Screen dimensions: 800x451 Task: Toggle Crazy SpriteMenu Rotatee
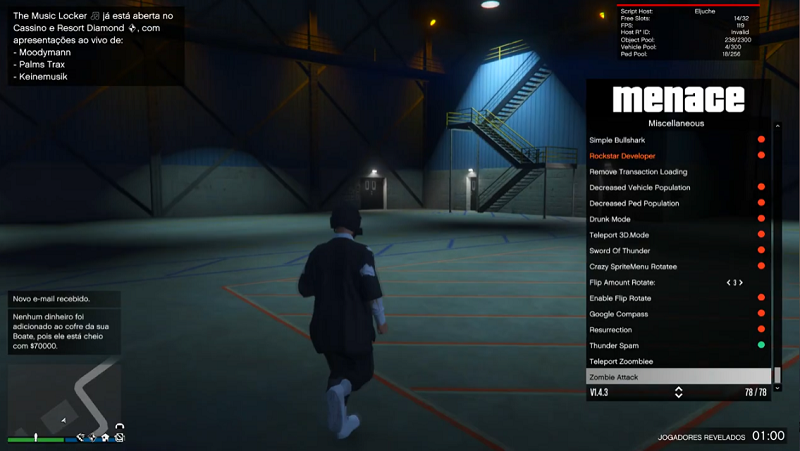point(760,266)
